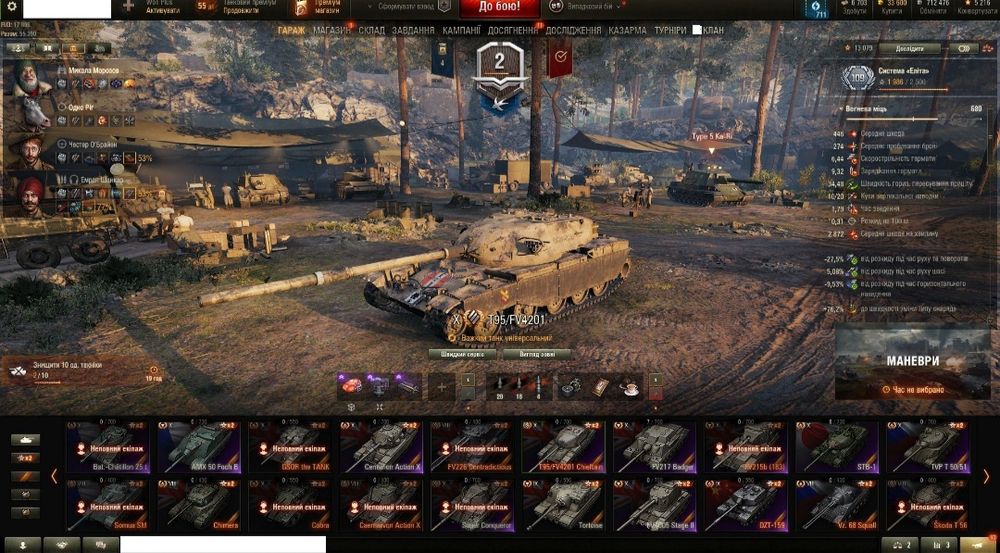Open the Преміум магазин
1000x553 pixels.
318,8
